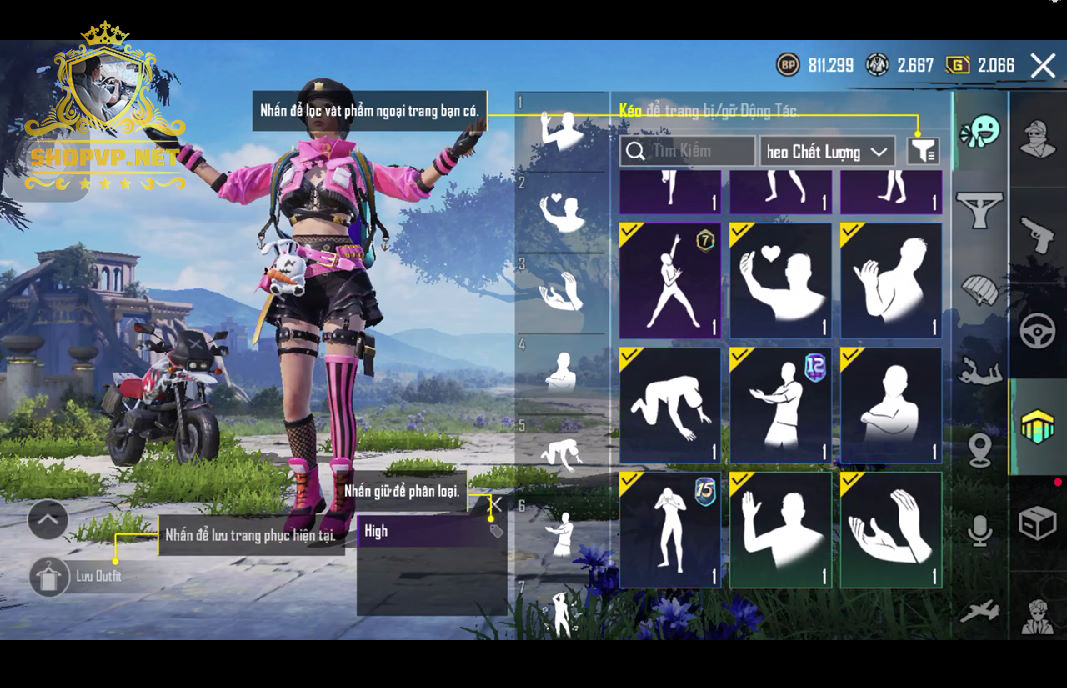Open the item filter funnel button

pyautogui.click(x=923, y=151)
